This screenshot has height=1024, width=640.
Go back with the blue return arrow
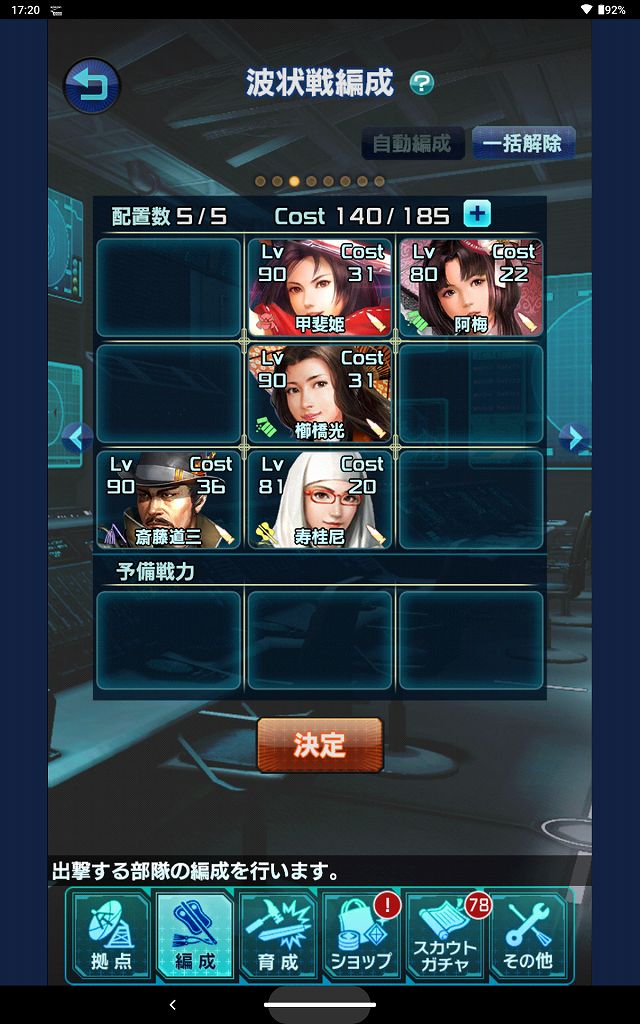click(x=92, y=86)
